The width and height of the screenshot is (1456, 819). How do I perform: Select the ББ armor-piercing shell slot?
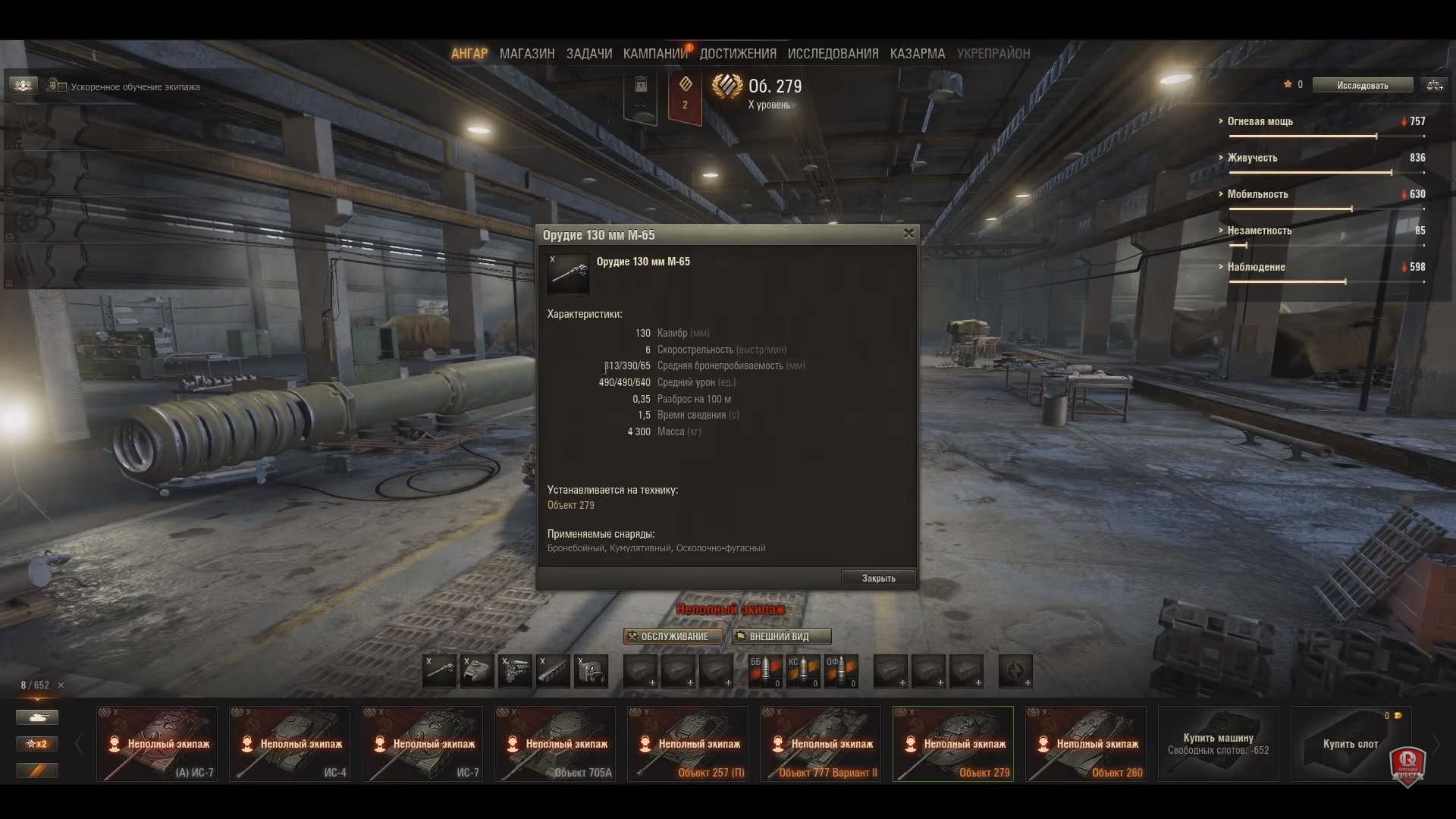(x=765, y=671)
